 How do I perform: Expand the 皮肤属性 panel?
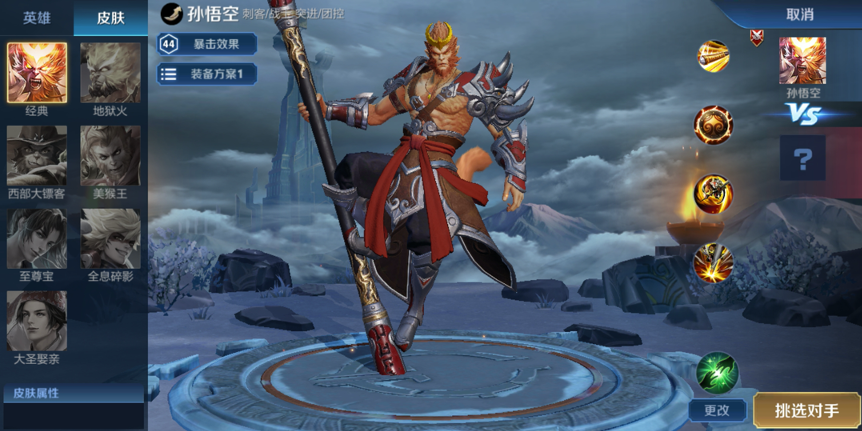click(x=73, y=393)
